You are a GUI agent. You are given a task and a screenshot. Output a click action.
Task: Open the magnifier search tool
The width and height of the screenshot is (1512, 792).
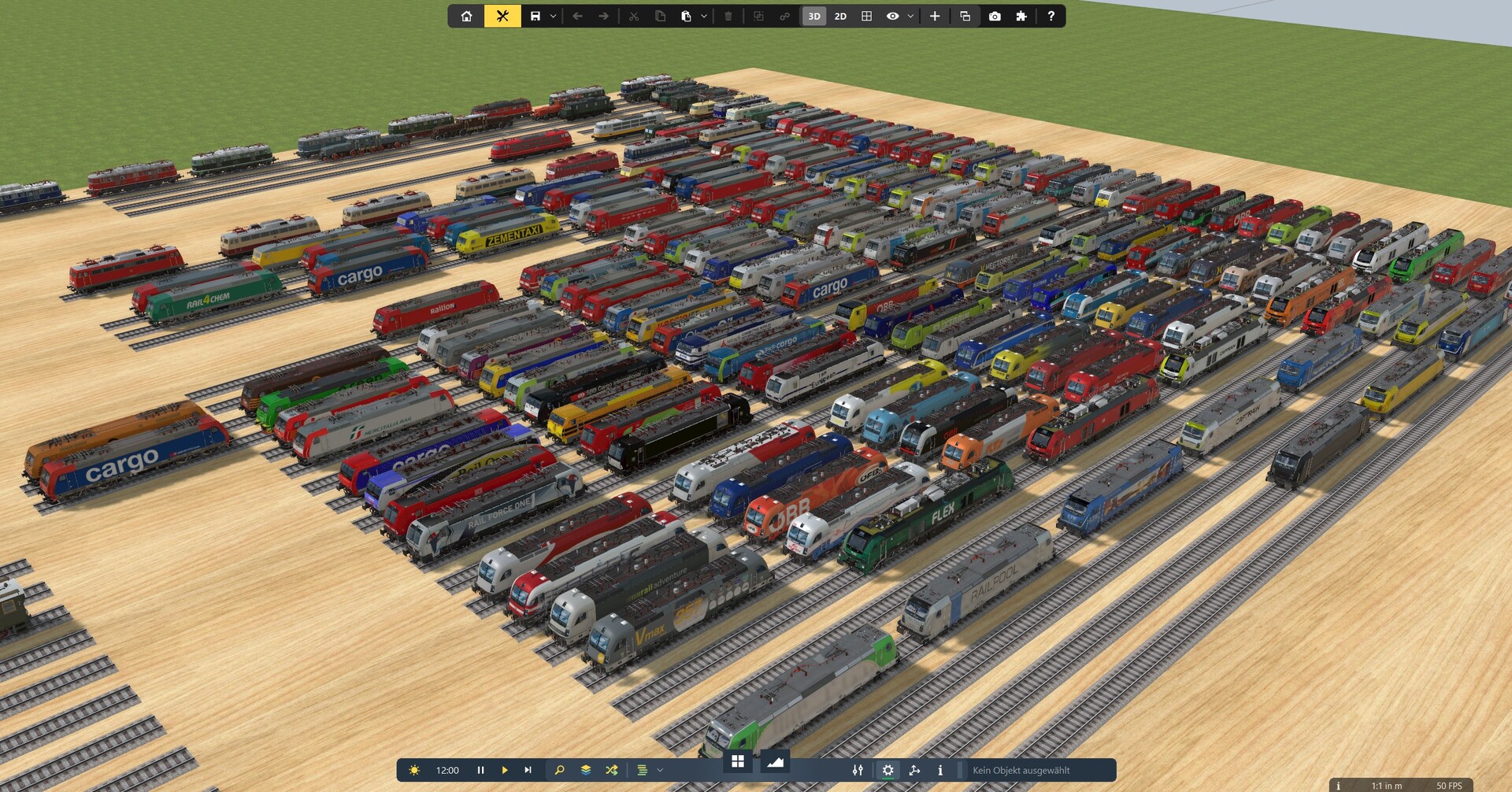(x=559, y=770)
